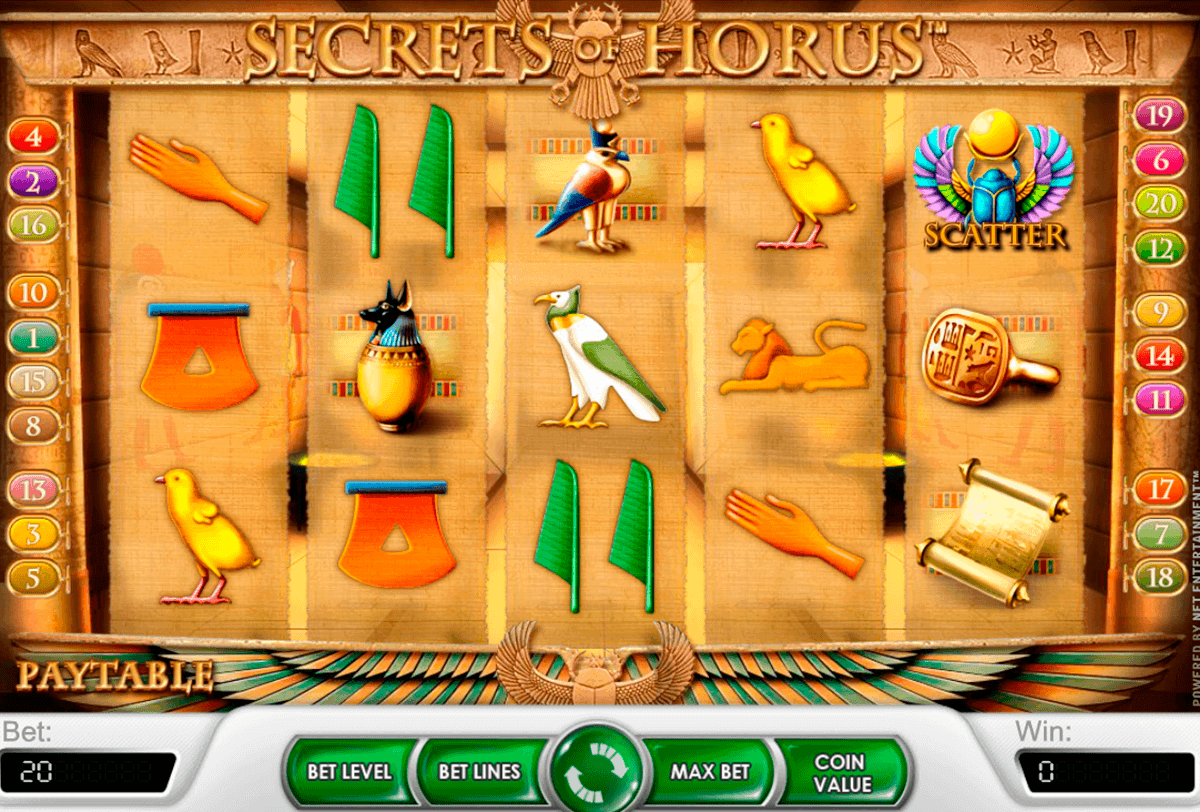
Task: Adjust the Bet Lines button
Action: coord(479,772)
